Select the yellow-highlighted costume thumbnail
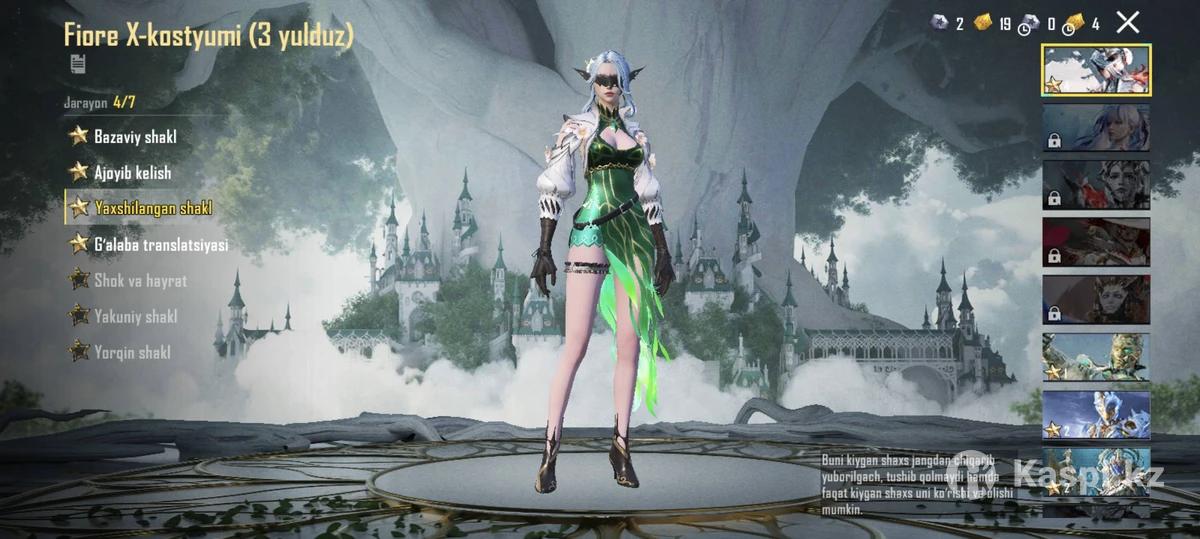1200x539 pixels. [1096, 70]
